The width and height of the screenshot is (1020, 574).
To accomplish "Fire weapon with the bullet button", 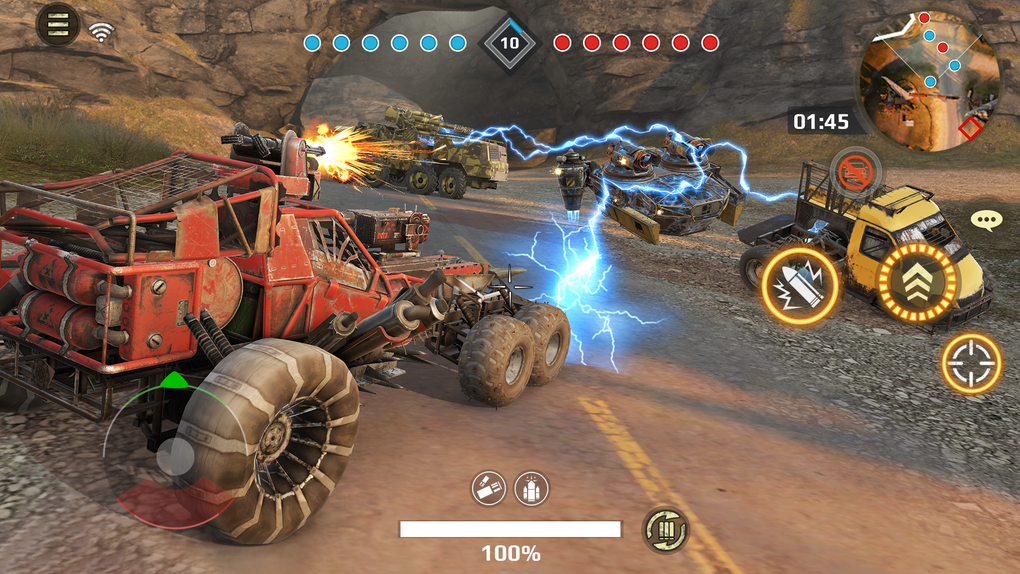I will 801,286.
